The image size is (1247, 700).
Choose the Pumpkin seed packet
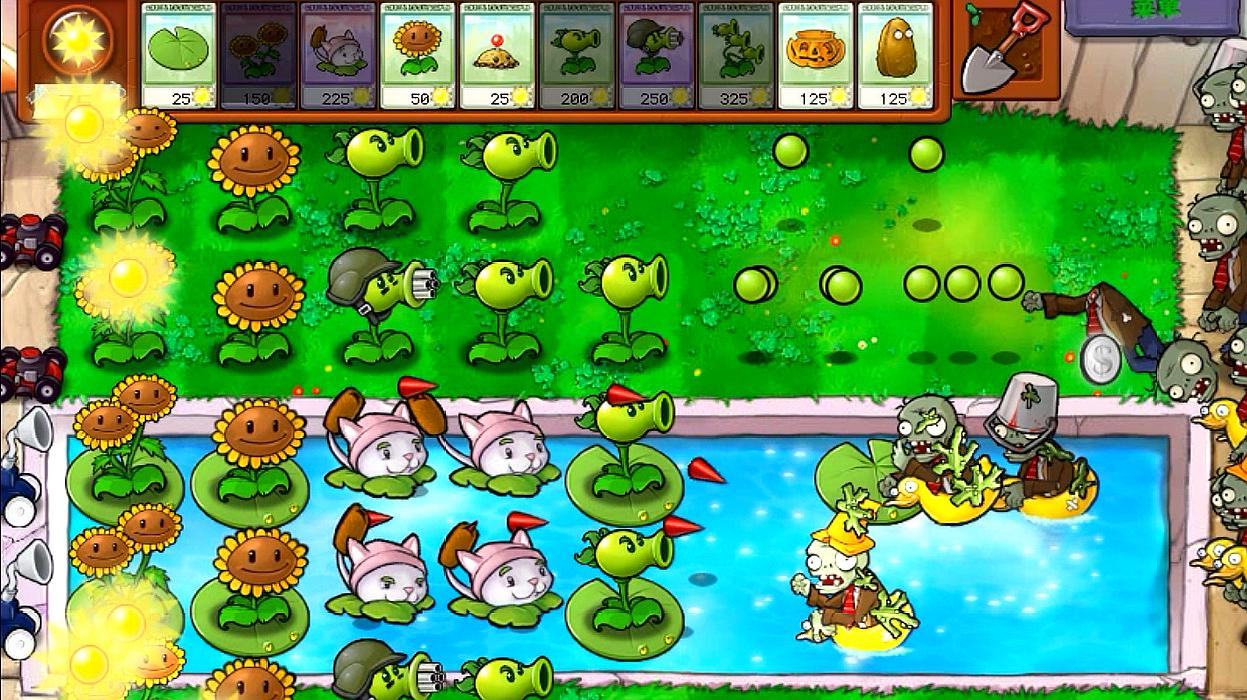(x=815, y=55)
